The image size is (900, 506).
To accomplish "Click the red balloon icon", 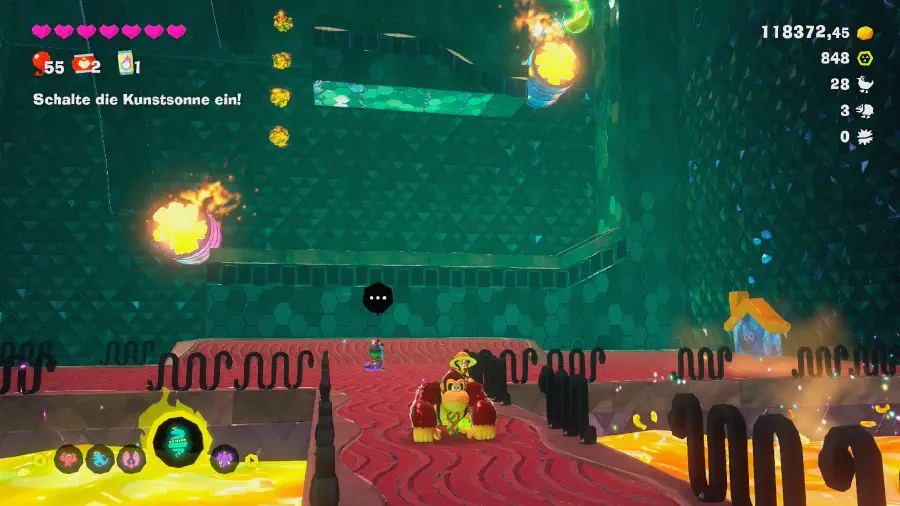I will (x=38, y=66).
